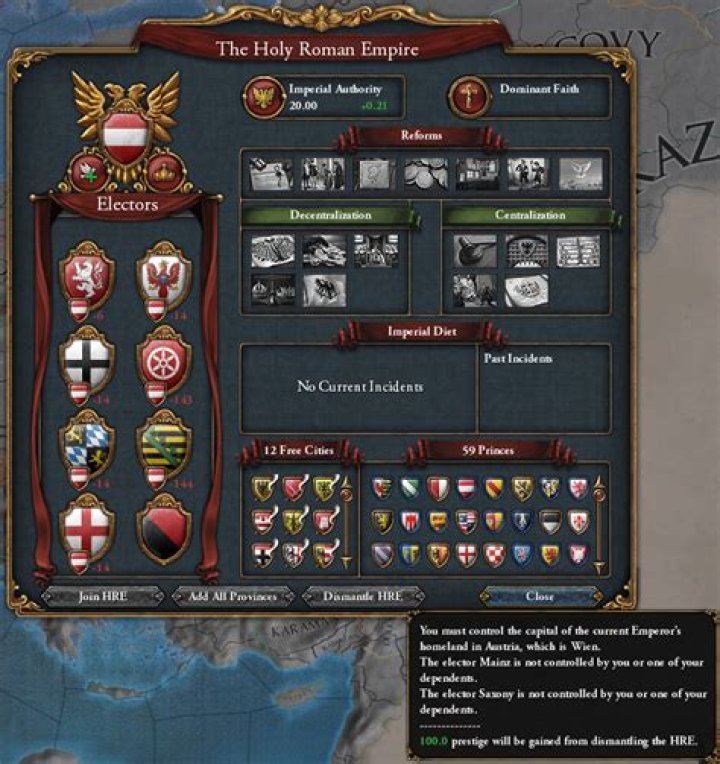This screenshot has width=720, height=764.
Task: Choose the red cross elector shield
Action: pyautogui.click(x=87, y=527)
